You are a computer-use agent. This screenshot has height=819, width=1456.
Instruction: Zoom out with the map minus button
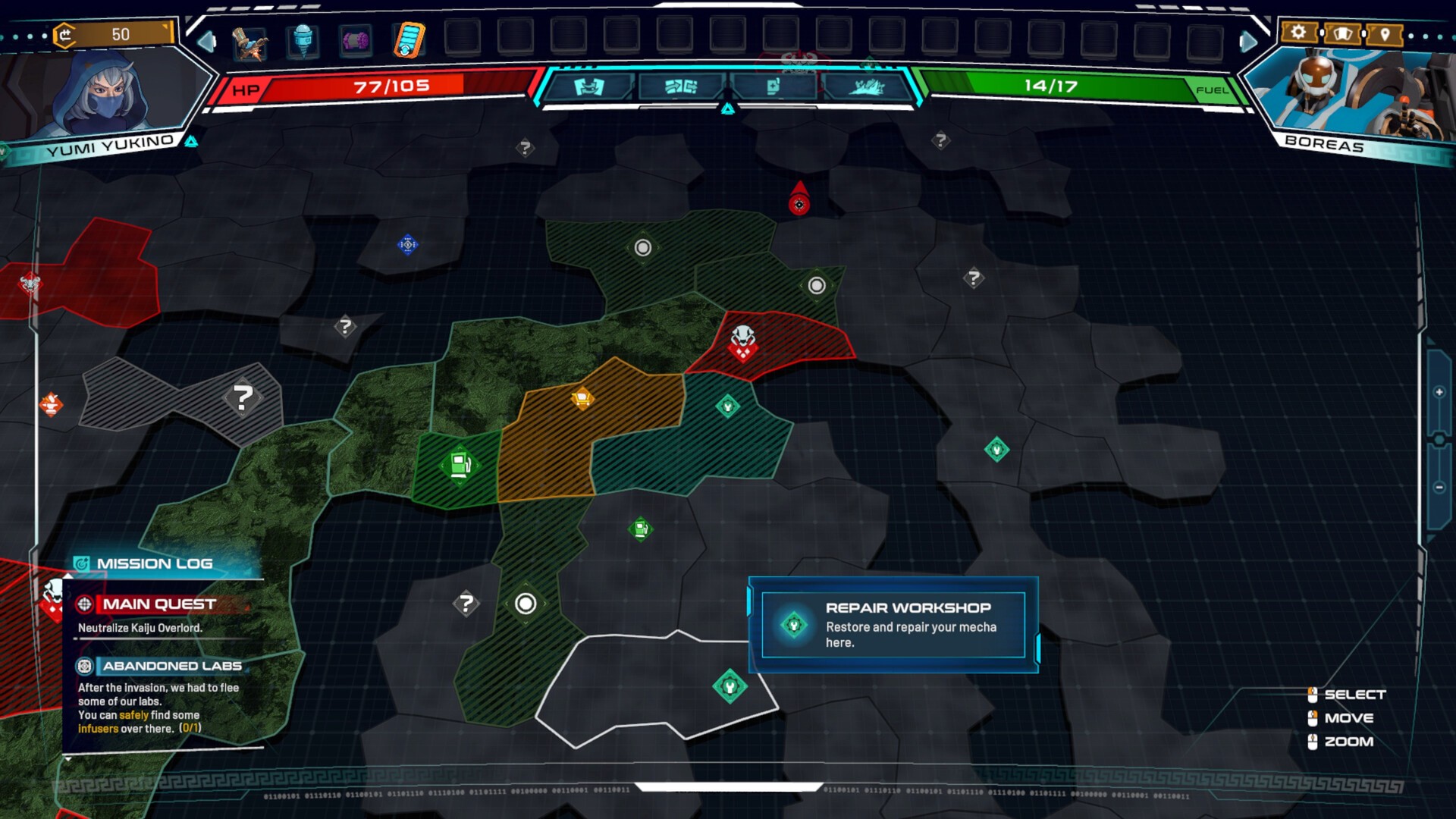(1439, 488)
